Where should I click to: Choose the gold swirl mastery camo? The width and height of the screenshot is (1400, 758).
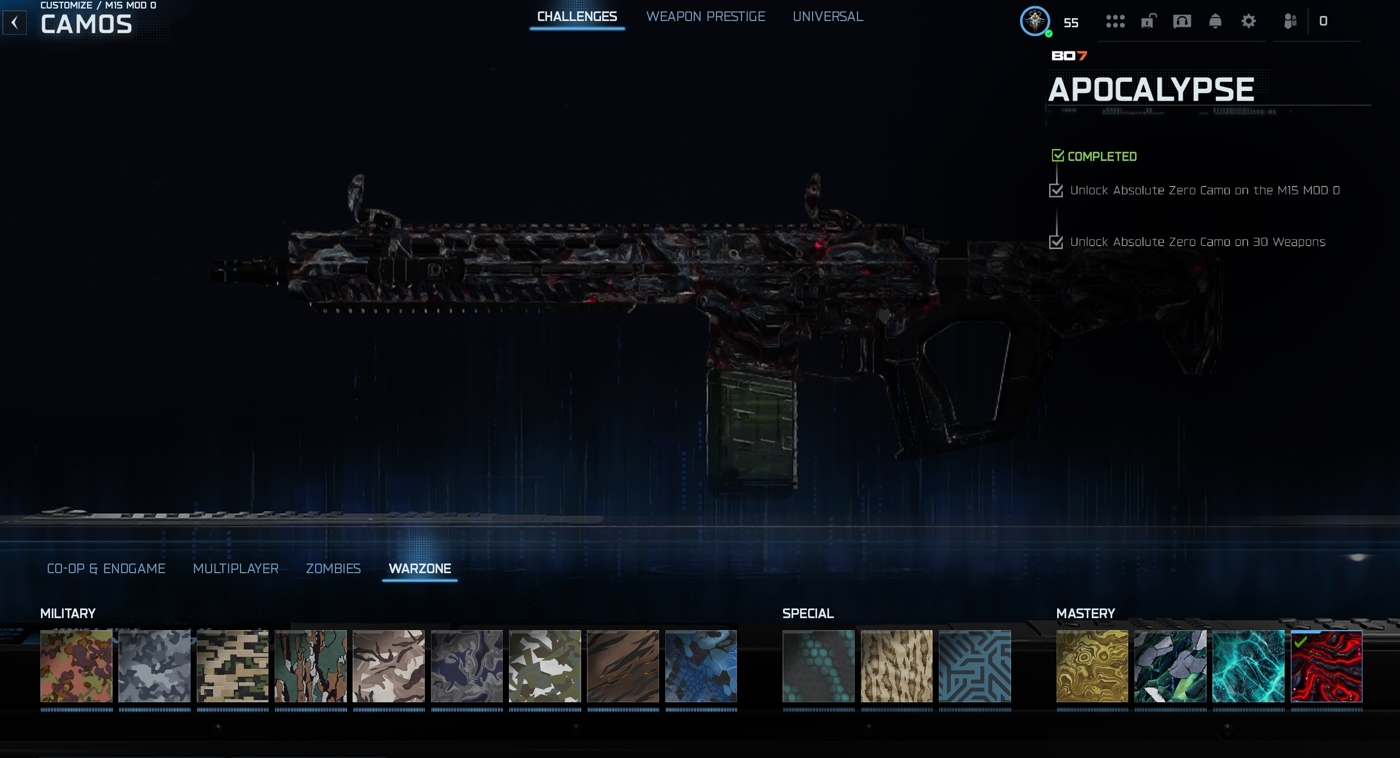click(1092, 666)
